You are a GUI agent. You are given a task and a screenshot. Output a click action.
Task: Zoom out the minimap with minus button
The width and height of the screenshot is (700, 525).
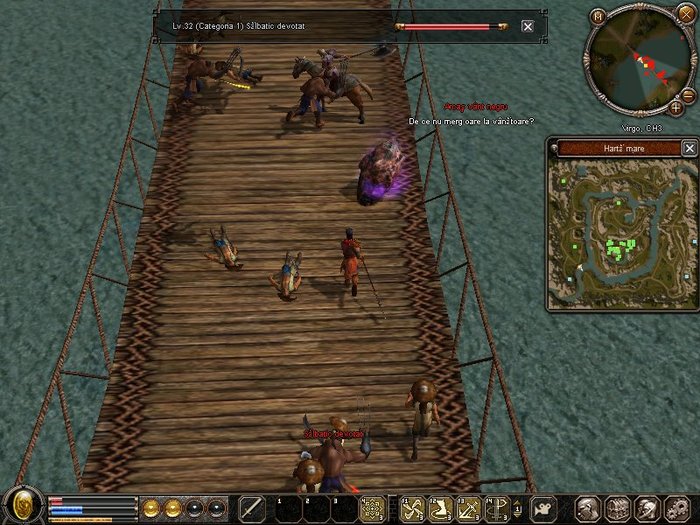click(x=689, y=95)
